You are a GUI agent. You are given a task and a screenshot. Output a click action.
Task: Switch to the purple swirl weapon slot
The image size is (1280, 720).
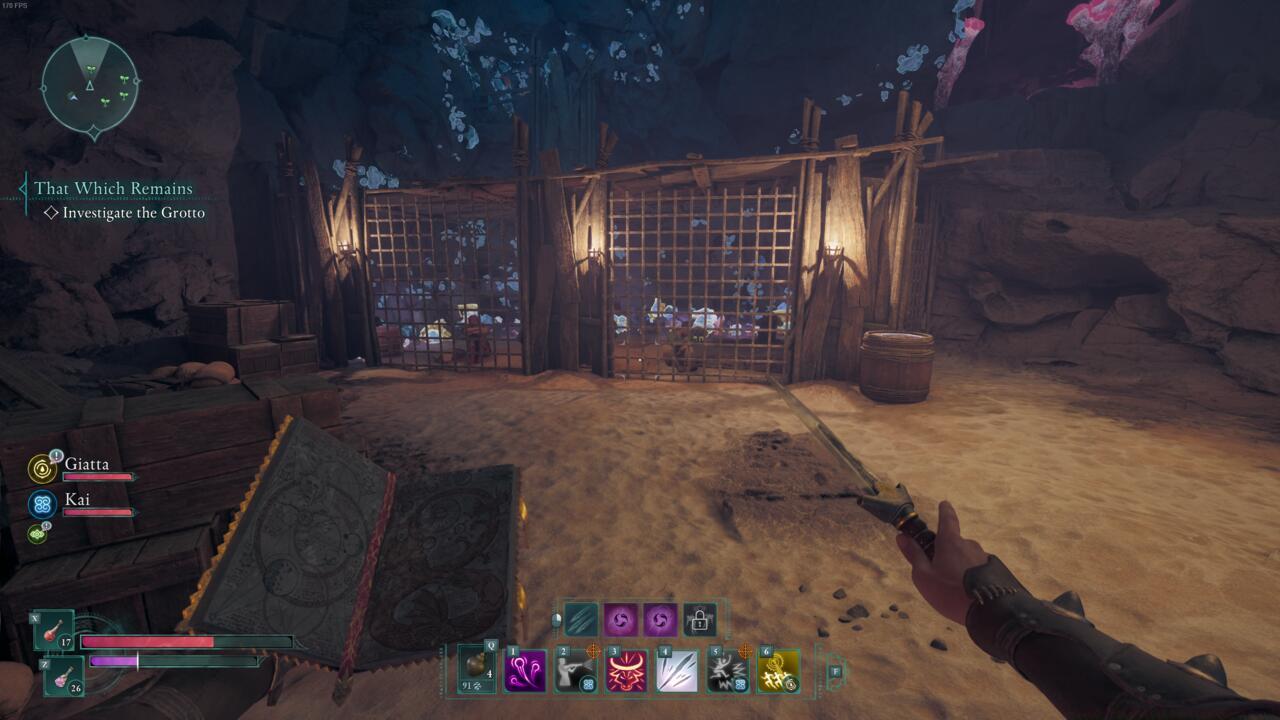[x=620, y=620]
